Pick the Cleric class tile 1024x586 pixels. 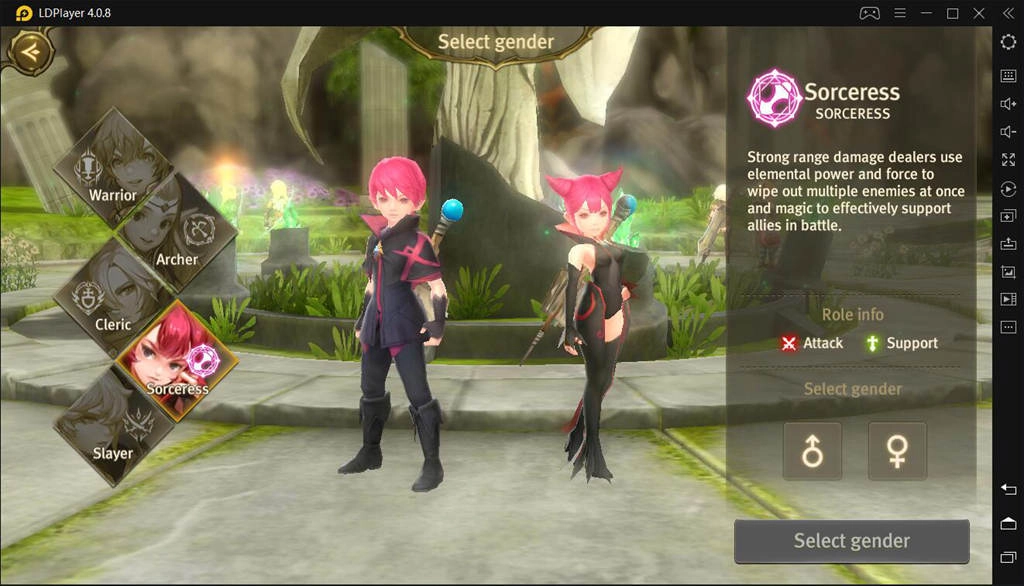coord(113,298)
